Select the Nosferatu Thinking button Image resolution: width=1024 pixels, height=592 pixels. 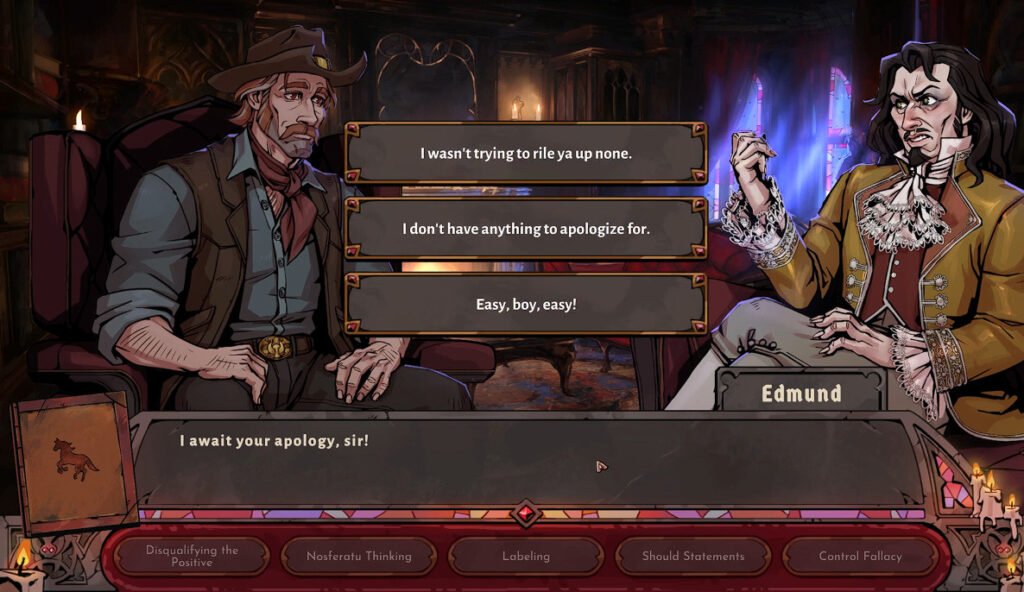(359, 556)
